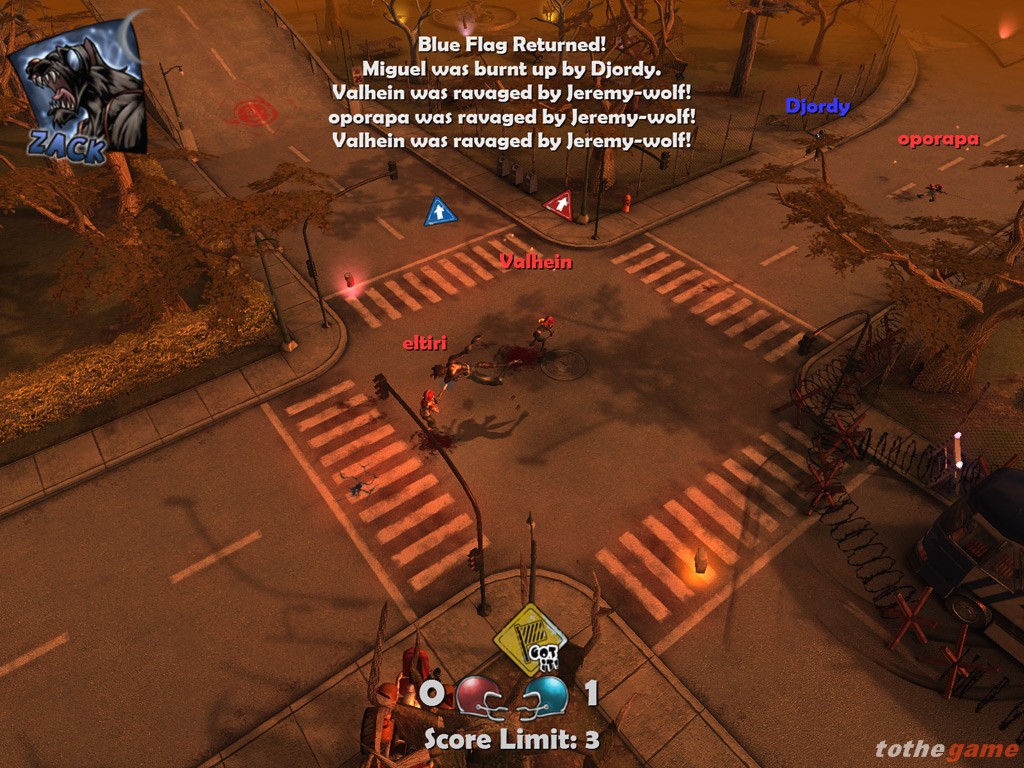Click the red team helmet icon
Viewport: 1024px width, 768px height.
tap(477, 695)
